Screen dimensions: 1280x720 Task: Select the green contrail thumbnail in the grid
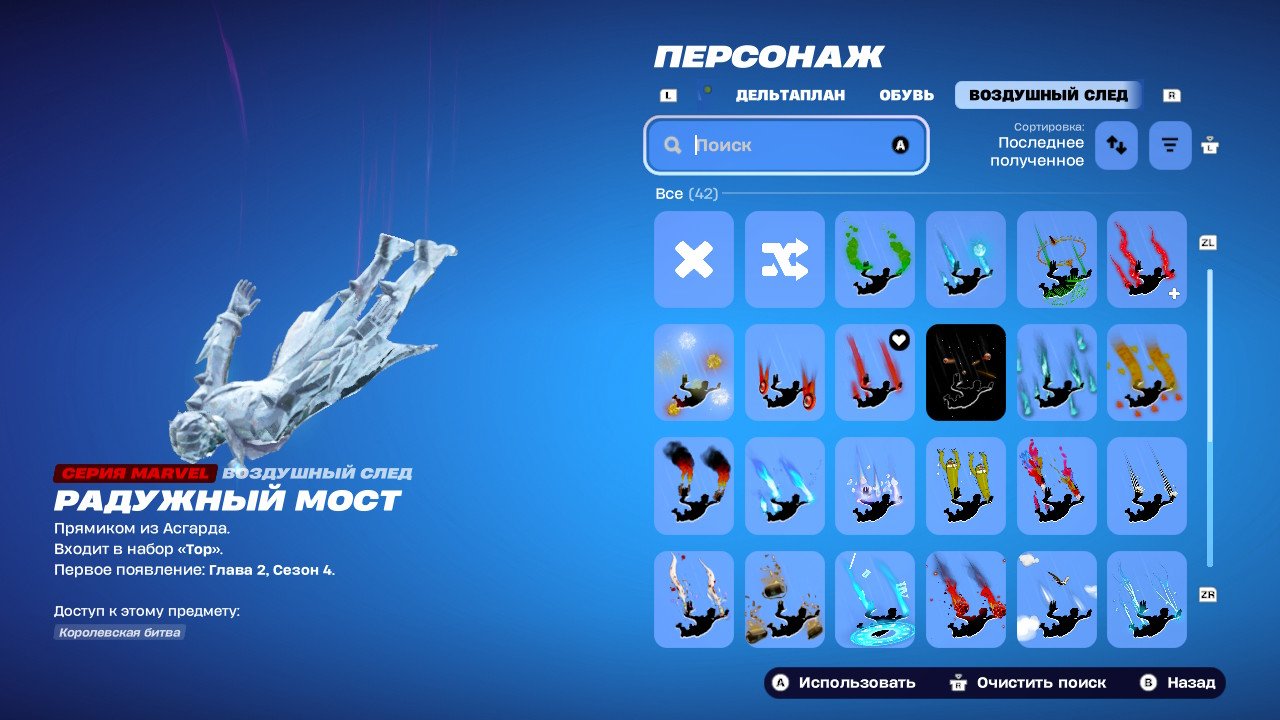(875, 260)
